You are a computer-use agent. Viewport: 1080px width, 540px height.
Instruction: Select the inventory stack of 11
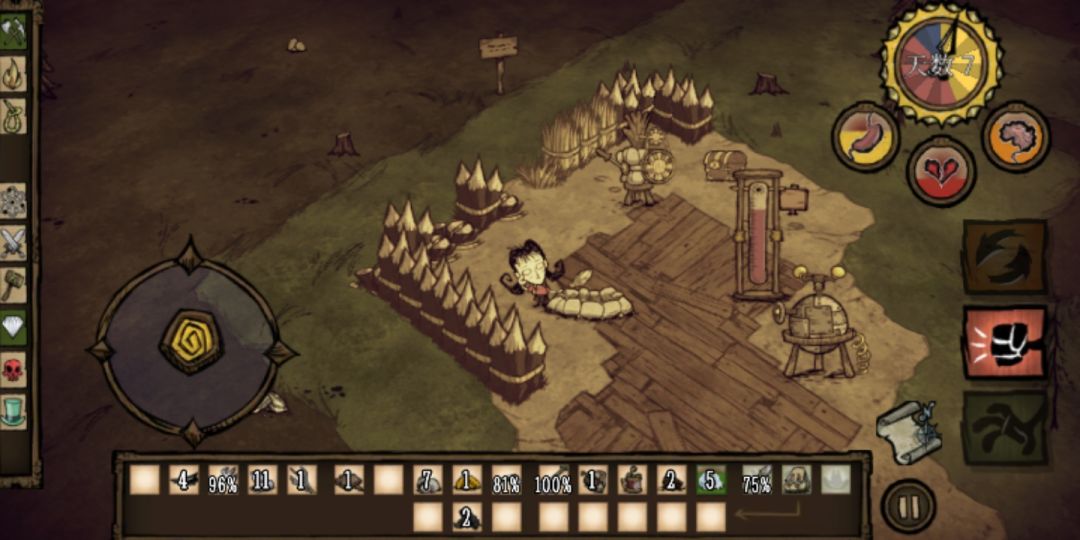click(x=262, y=480)
